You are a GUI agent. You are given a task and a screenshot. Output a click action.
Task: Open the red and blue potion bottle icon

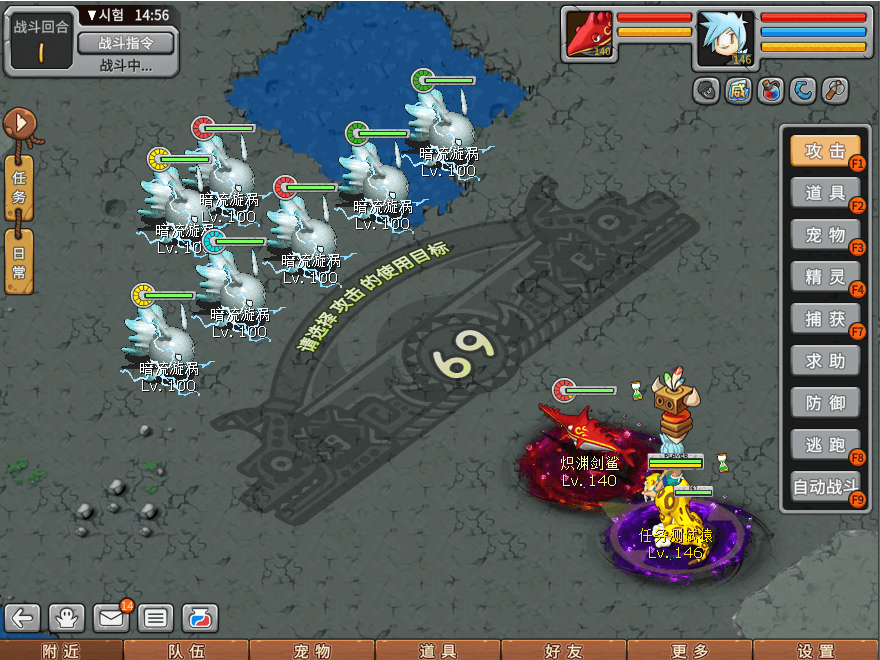click(200, 617)
